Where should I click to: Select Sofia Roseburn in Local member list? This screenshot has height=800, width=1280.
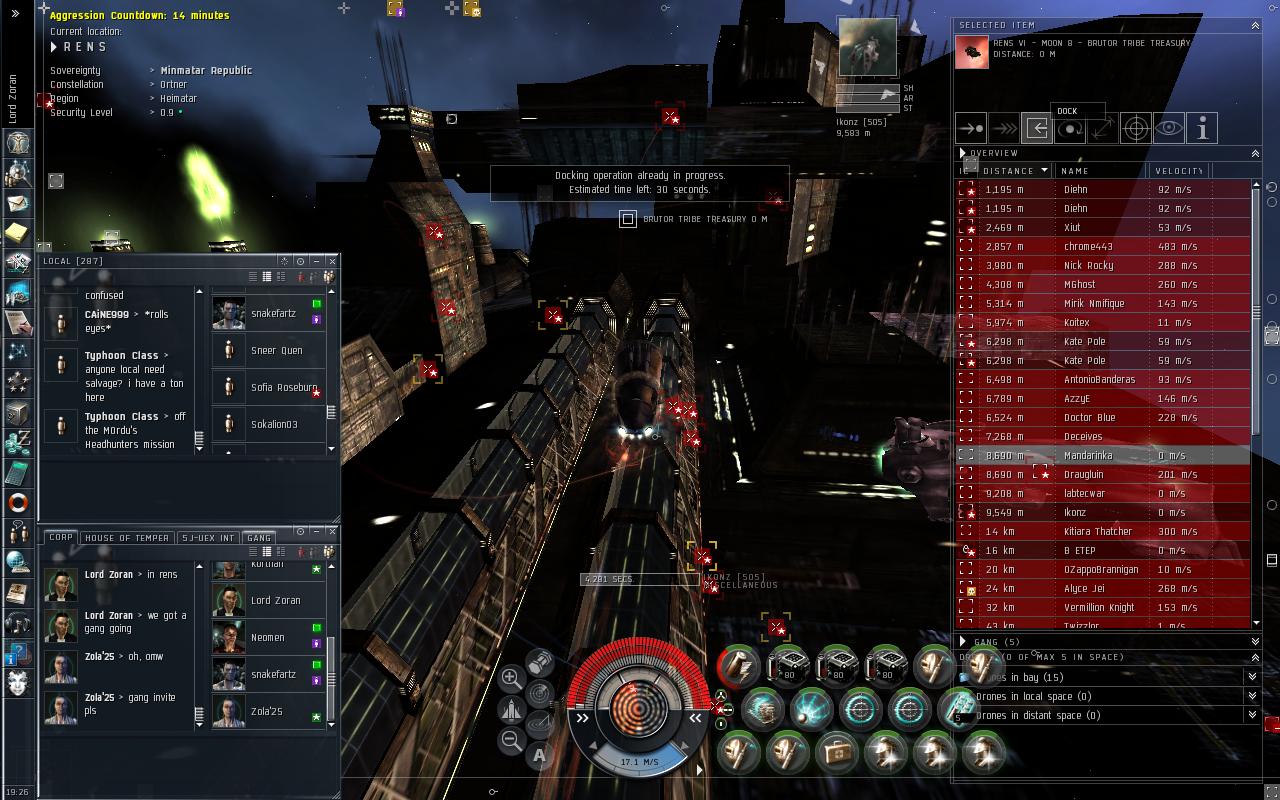(x=283, y=388)
